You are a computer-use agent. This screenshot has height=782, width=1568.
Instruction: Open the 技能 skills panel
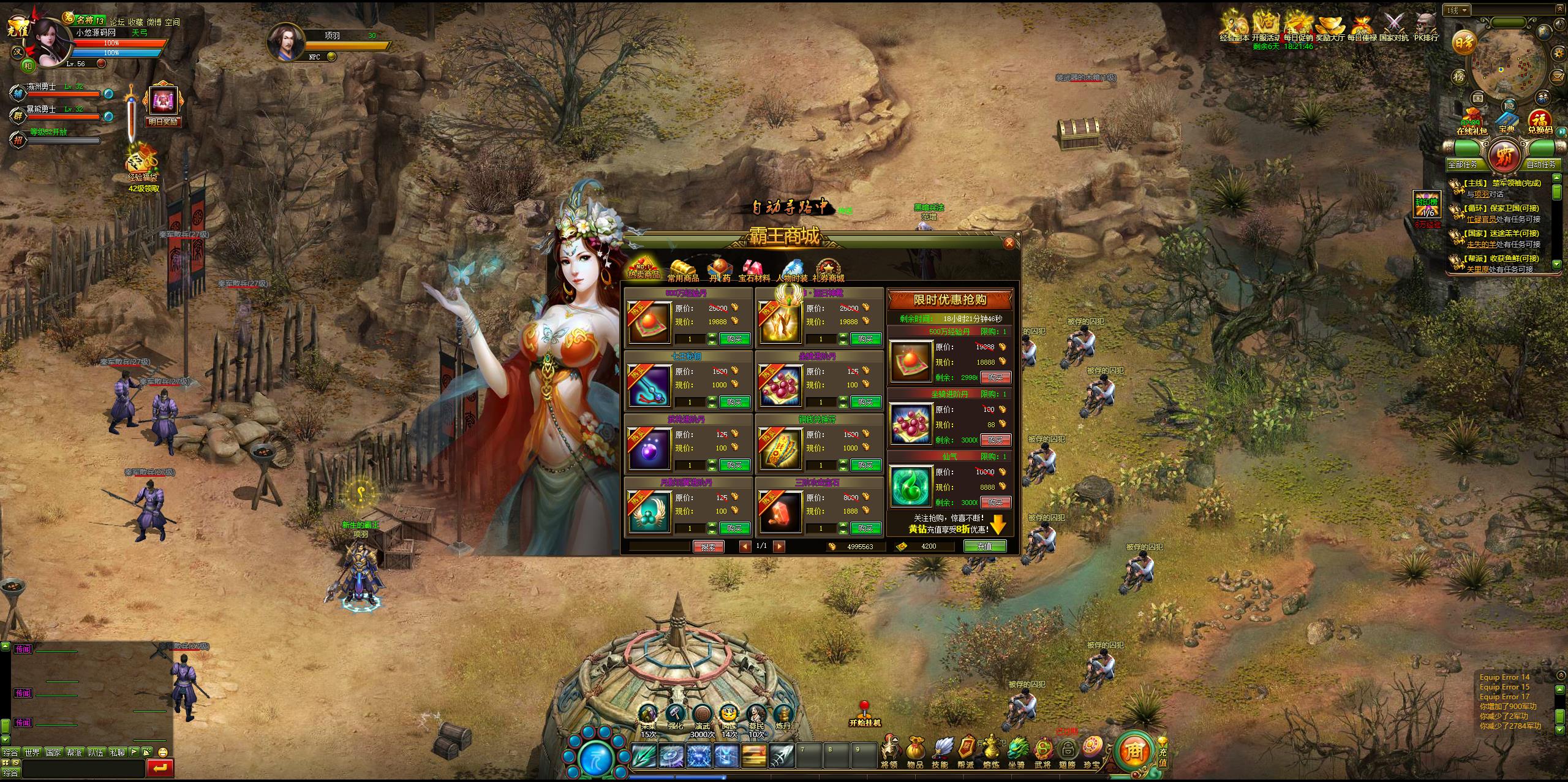pyautogui.click(x=940, y=752)
